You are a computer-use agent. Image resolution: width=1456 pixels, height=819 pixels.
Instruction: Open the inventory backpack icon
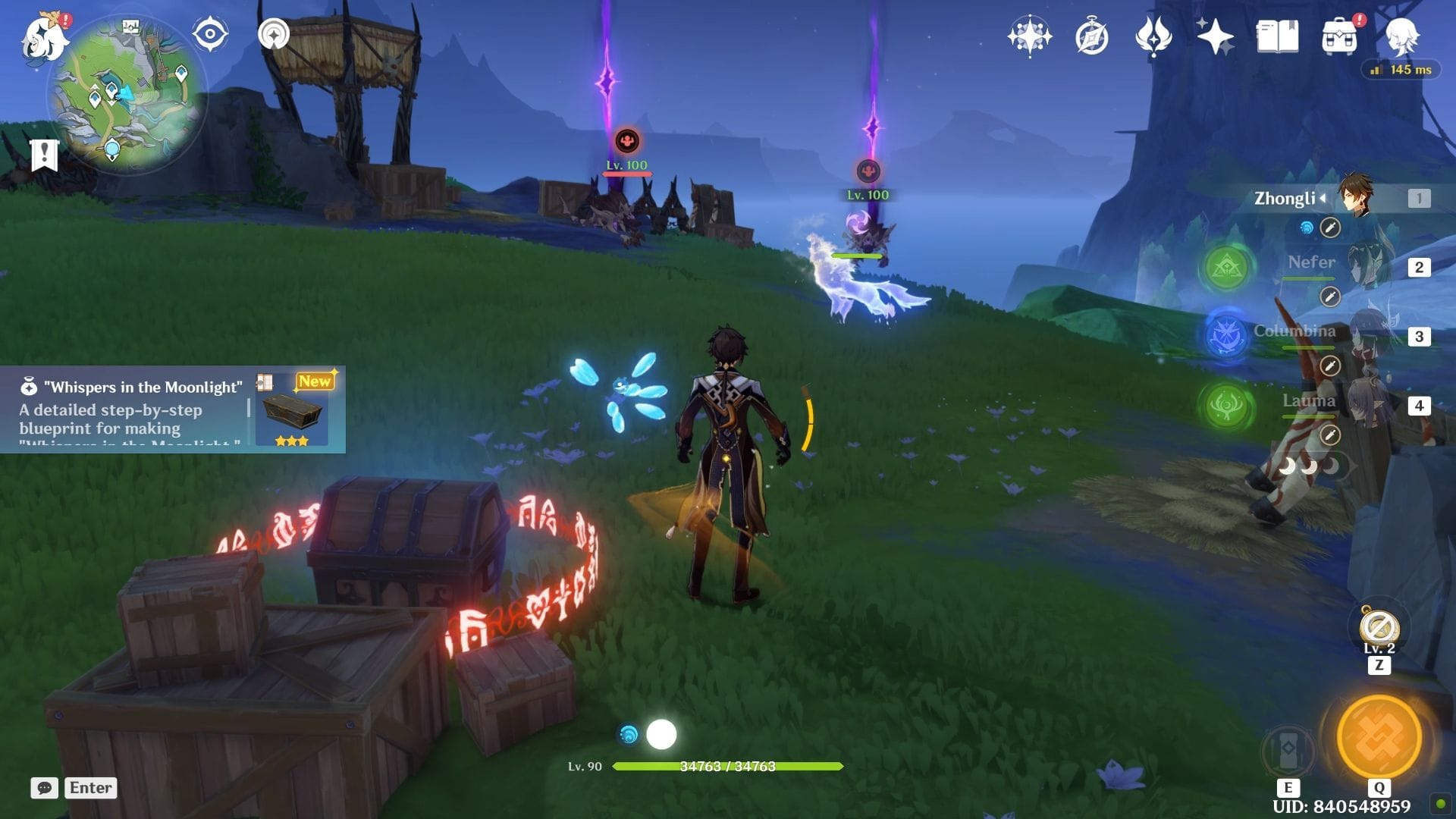1339,36
